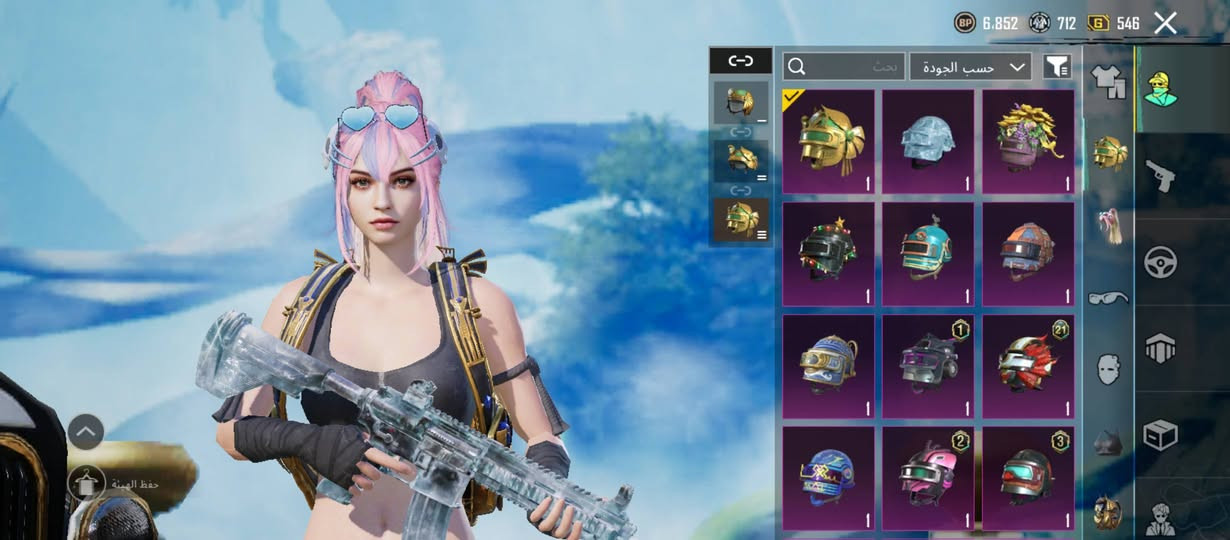Choose the pink helmet with badge 2
The image size is (1230, 540).
tap(928, 478)
